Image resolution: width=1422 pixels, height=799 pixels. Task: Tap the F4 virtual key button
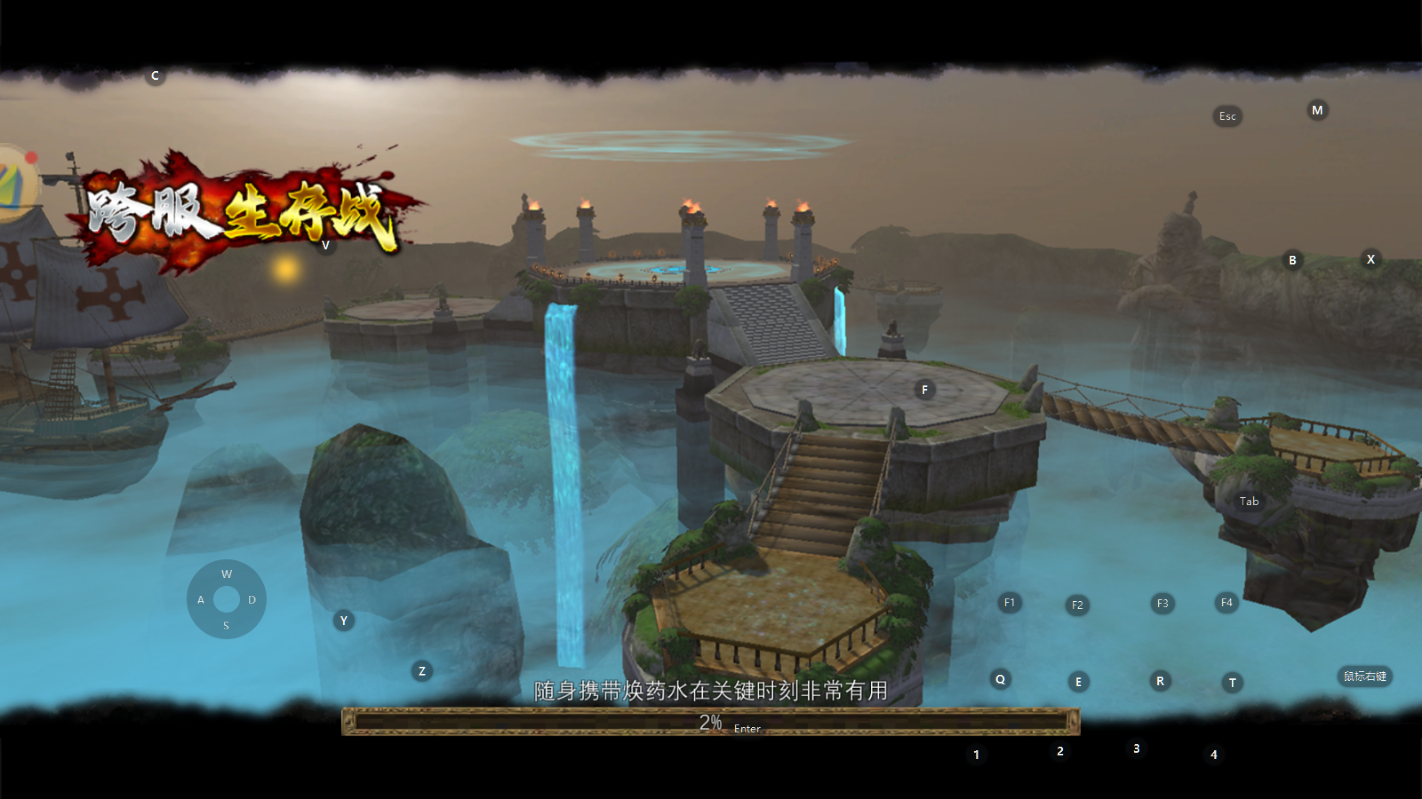pos(1226,602)
